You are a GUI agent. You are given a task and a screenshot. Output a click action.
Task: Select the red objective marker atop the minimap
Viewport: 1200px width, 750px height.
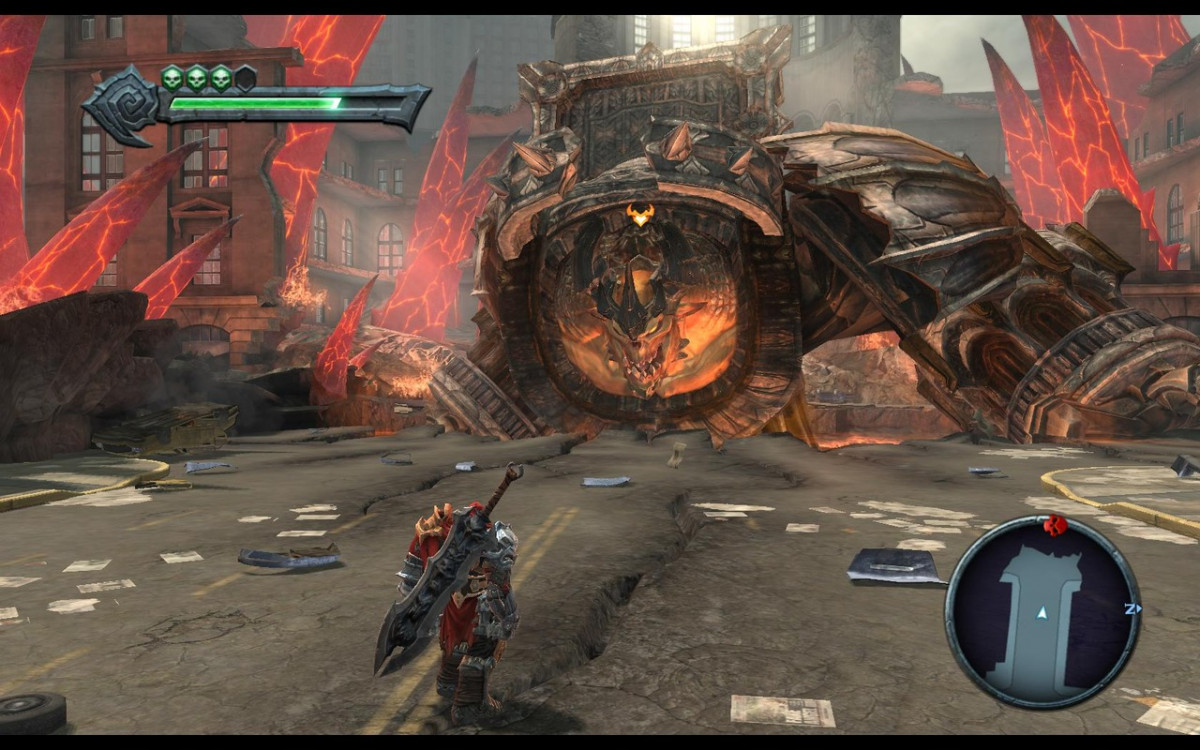click(x=1051, y=524)
